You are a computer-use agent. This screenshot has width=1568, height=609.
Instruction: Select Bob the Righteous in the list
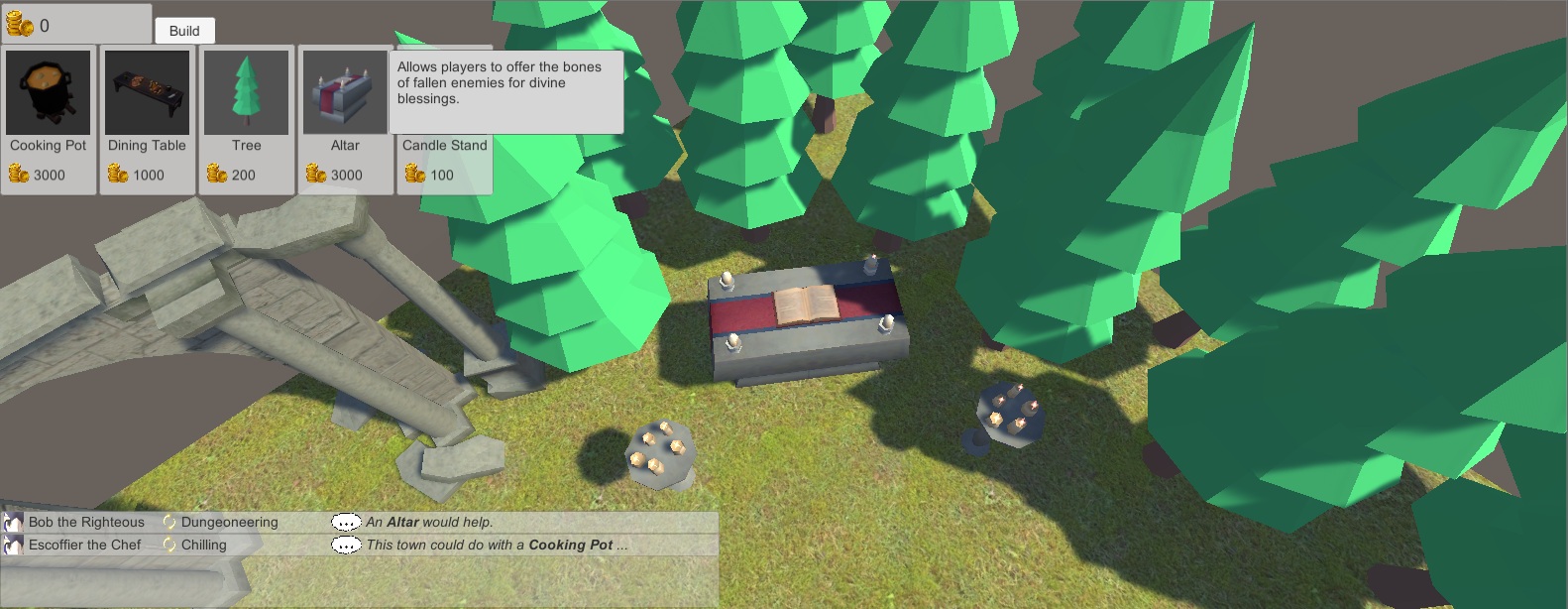(x=85, y=522)
